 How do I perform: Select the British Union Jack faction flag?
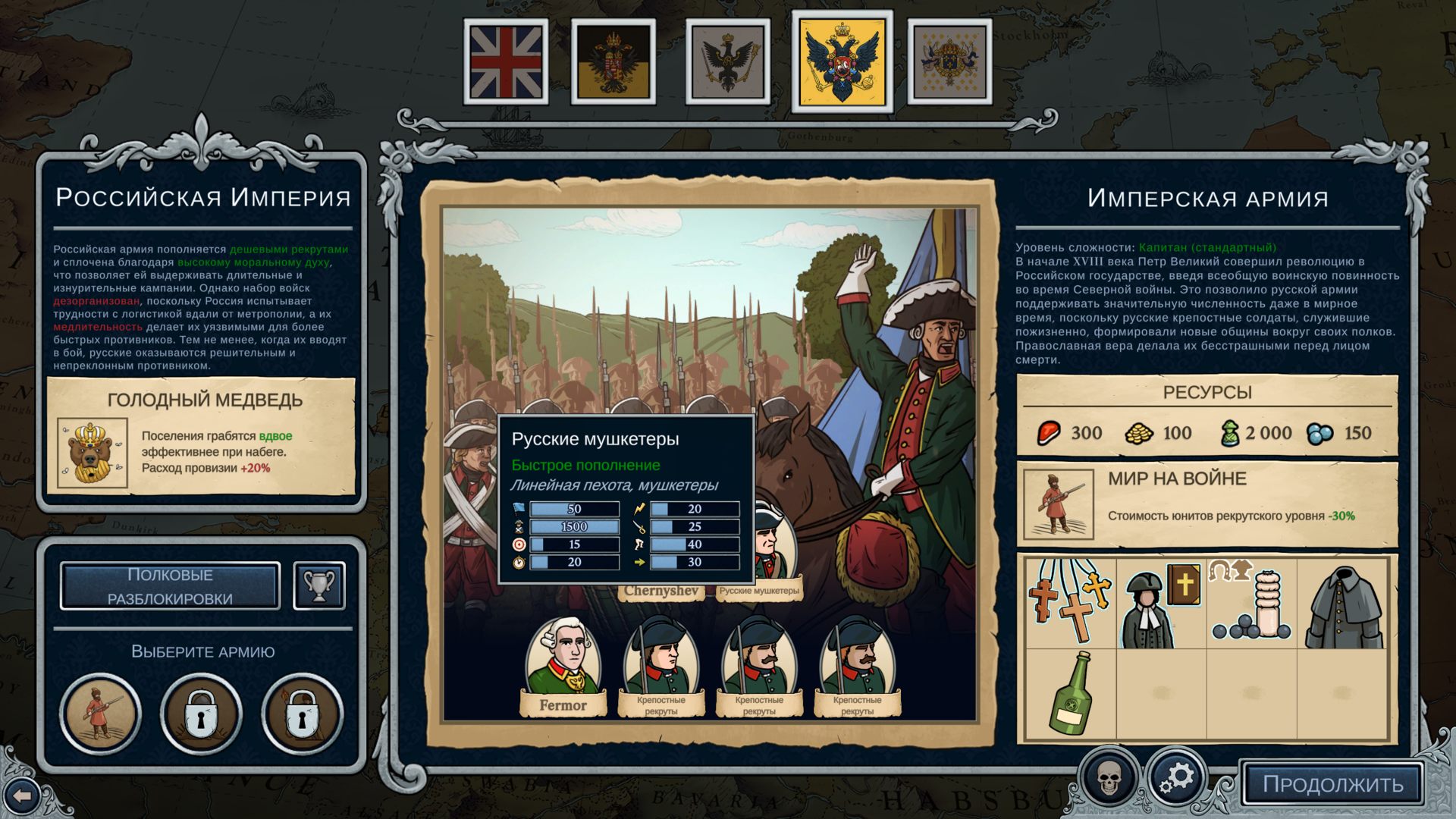tap(506, 62)
